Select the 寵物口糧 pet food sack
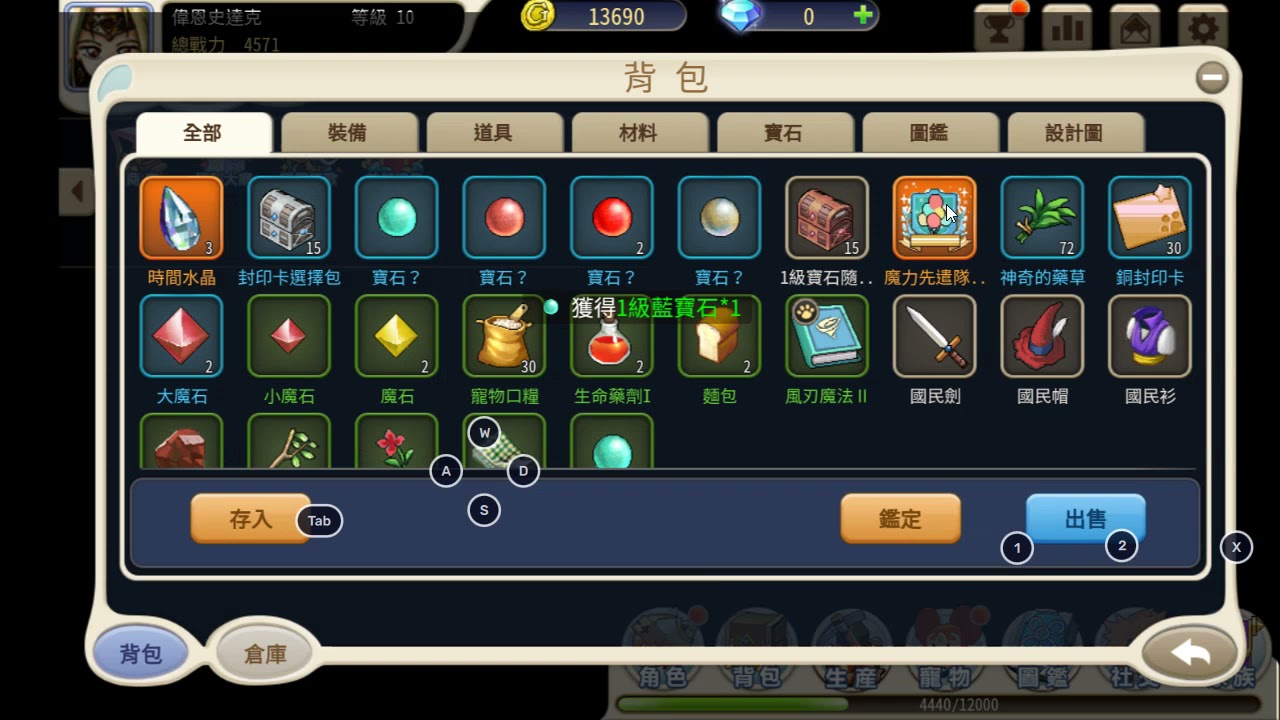This screenshot has height=720, width=1280. [x=504, y=336]
